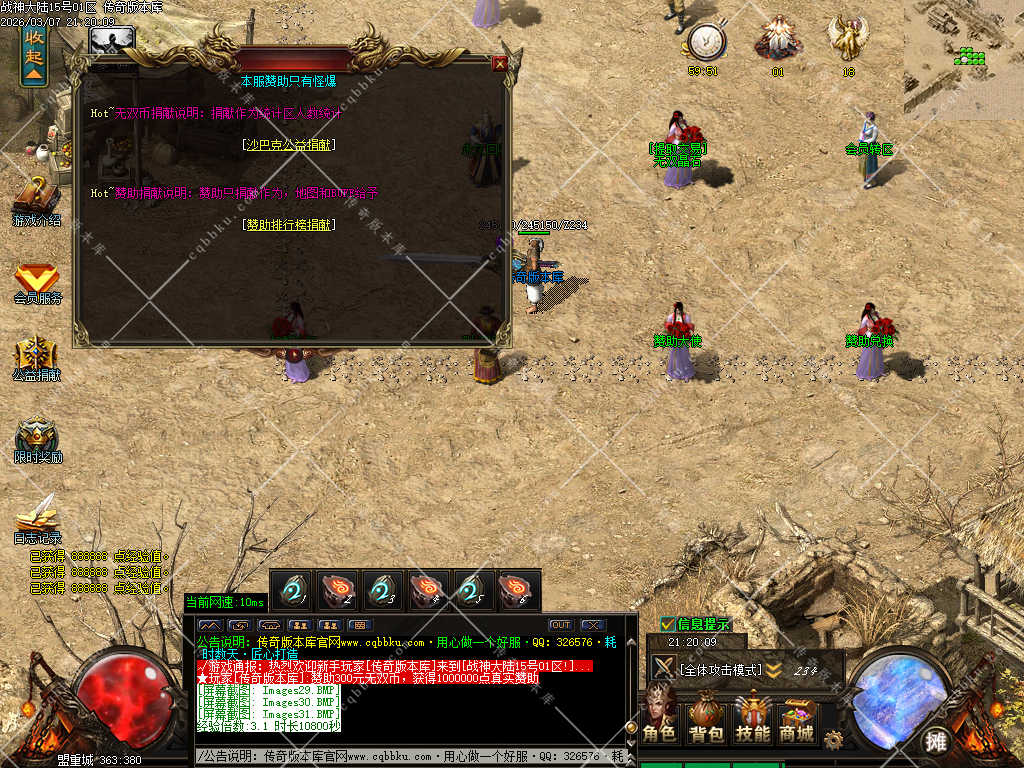
Task: Click the stopwatch timer icon
Action: [706, 41]
